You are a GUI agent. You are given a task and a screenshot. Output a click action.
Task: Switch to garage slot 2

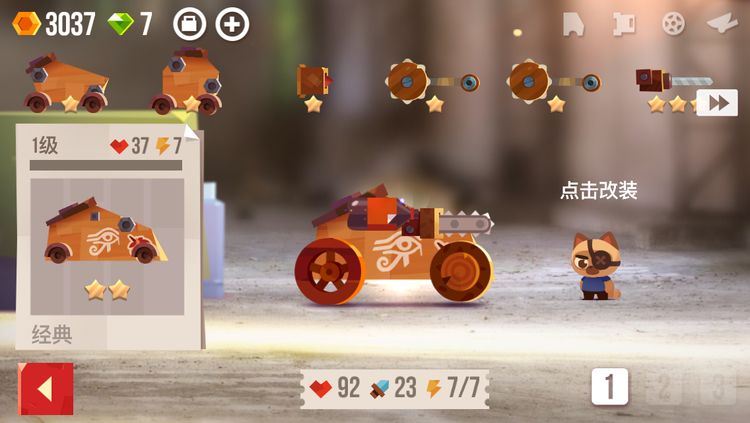click(x=664, y=387)
